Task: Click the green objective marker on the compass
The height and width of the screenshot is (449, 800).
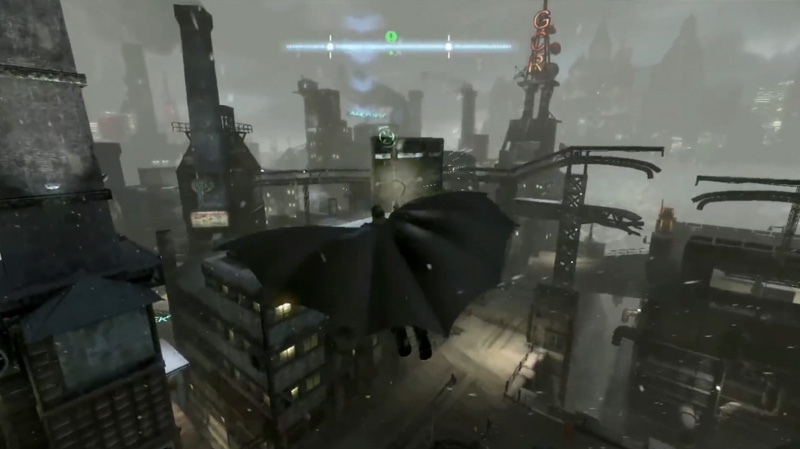Action: pos(391,37)
